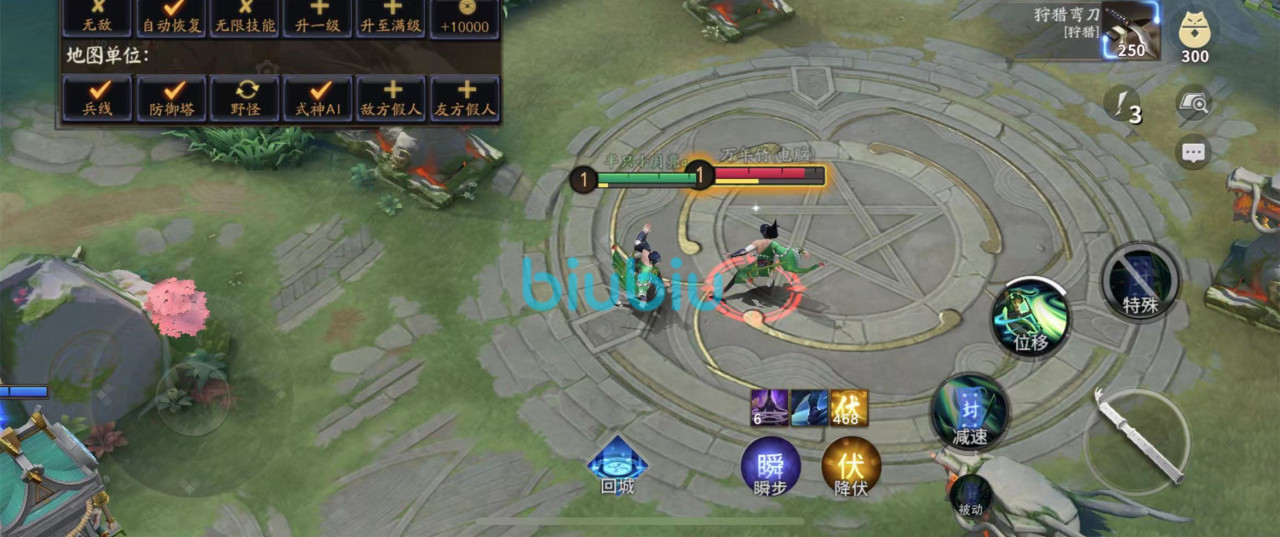This screenshot has width=1280, height=537.
Task: Cast the 瞬步 blink spell
Action: (x=770, y=468)
